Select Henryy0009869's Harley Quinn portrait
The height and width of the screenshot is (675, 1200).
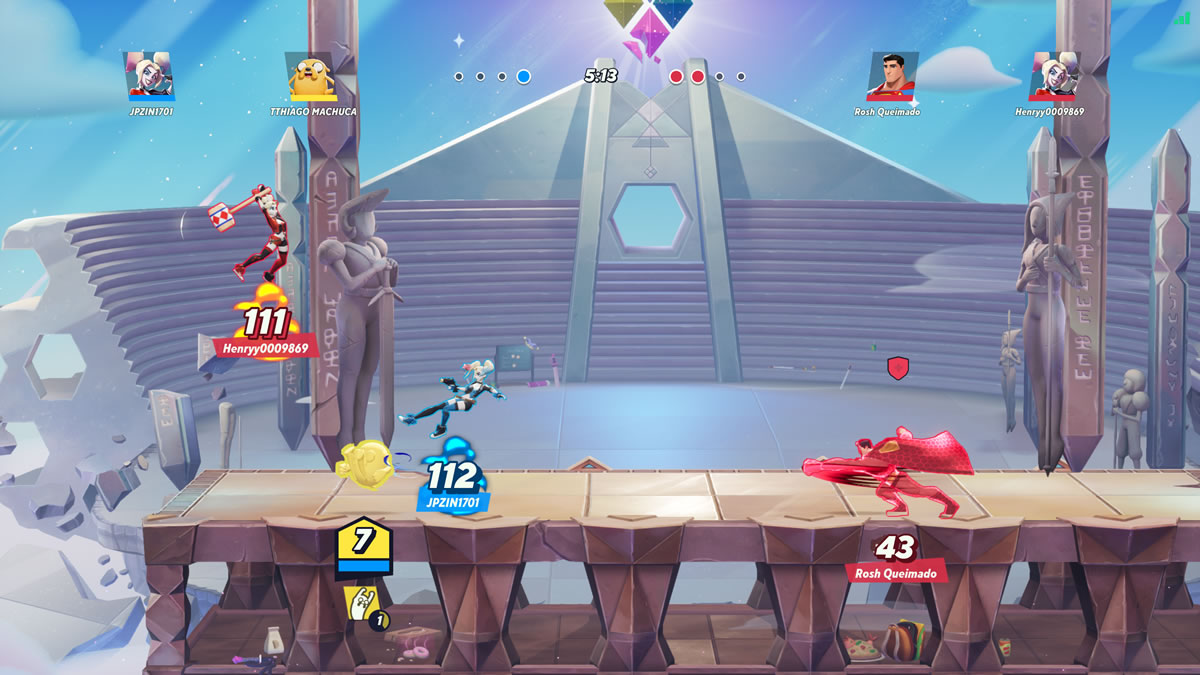tap(1055, 76)
